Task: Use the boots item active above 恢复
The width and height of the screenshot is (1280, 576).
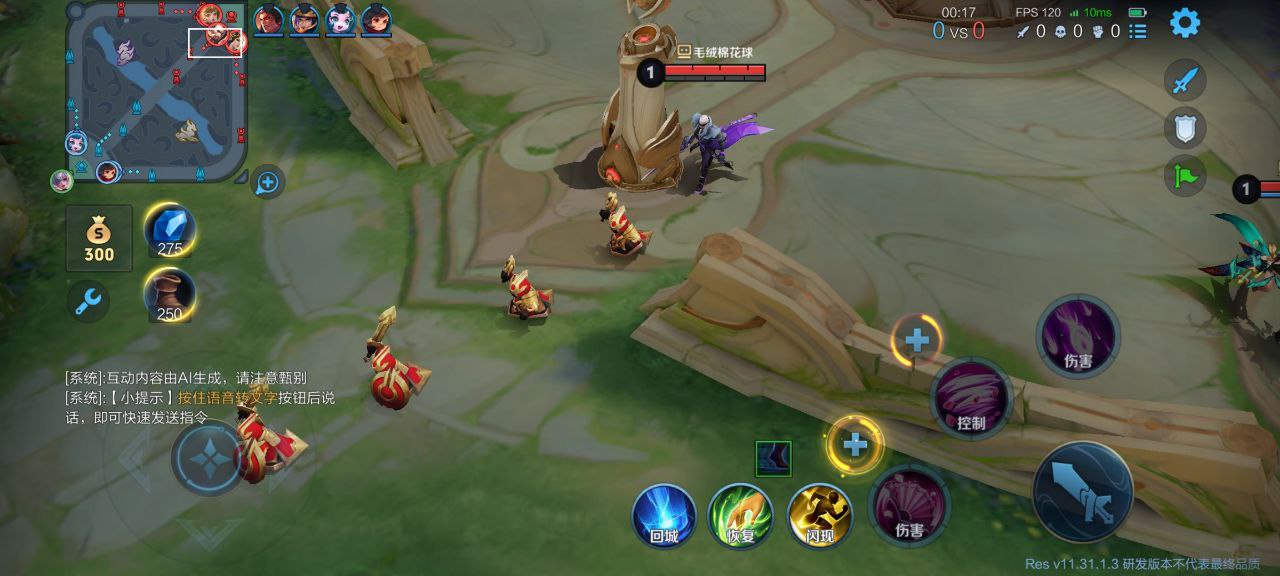Action: [773, 459]
